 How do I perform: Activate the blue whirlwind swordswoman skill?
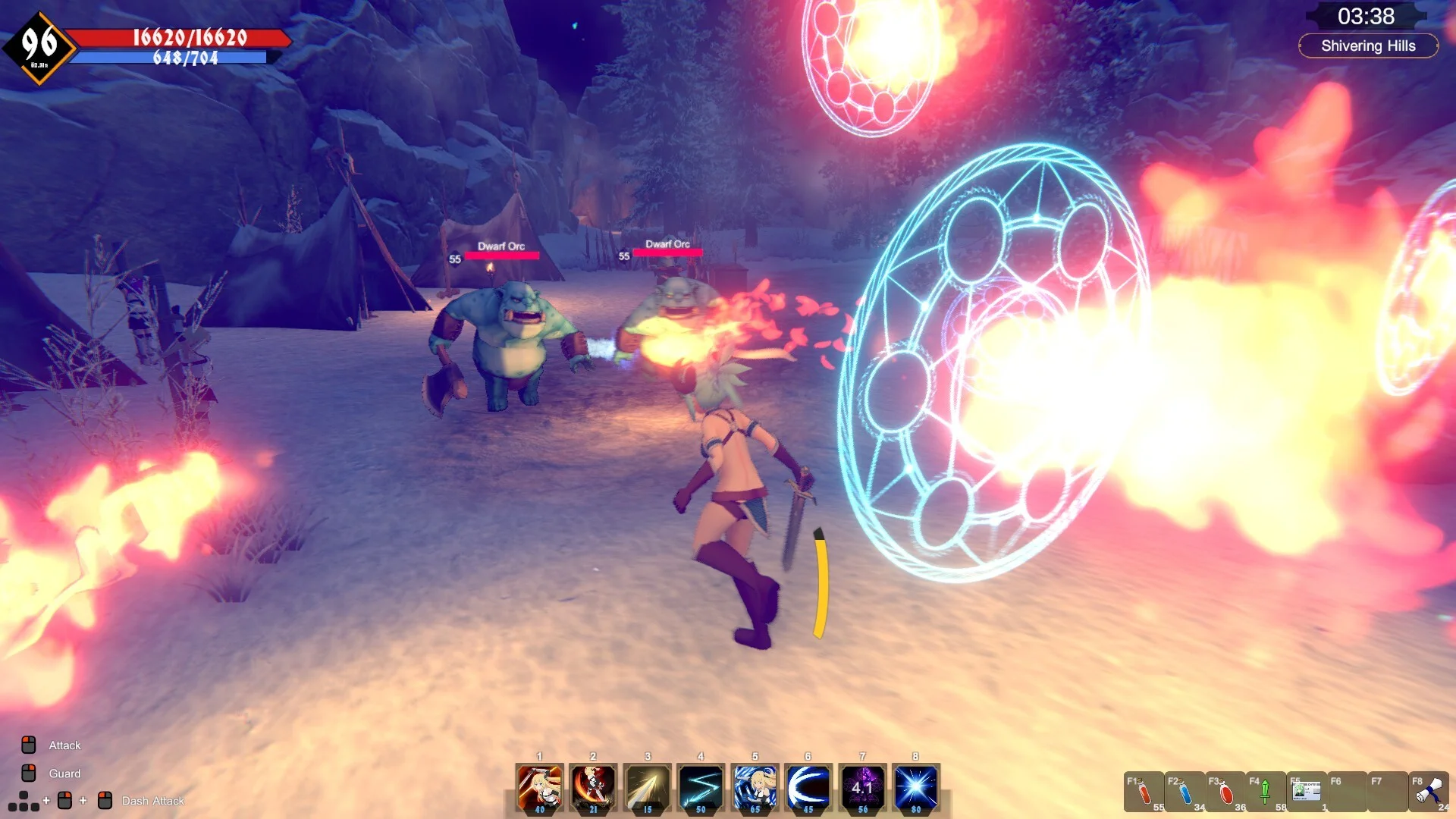[x=755, y=787]
